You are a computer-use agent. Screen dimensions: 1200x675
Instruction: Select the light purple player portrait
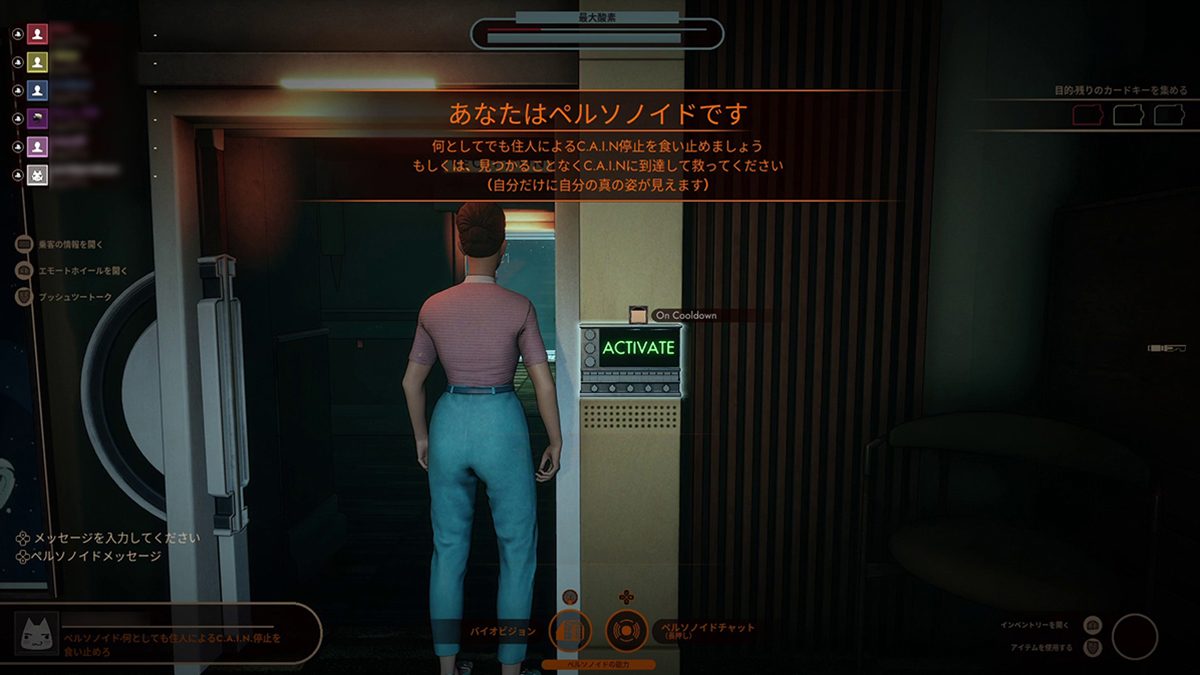(x=38, y=147)
